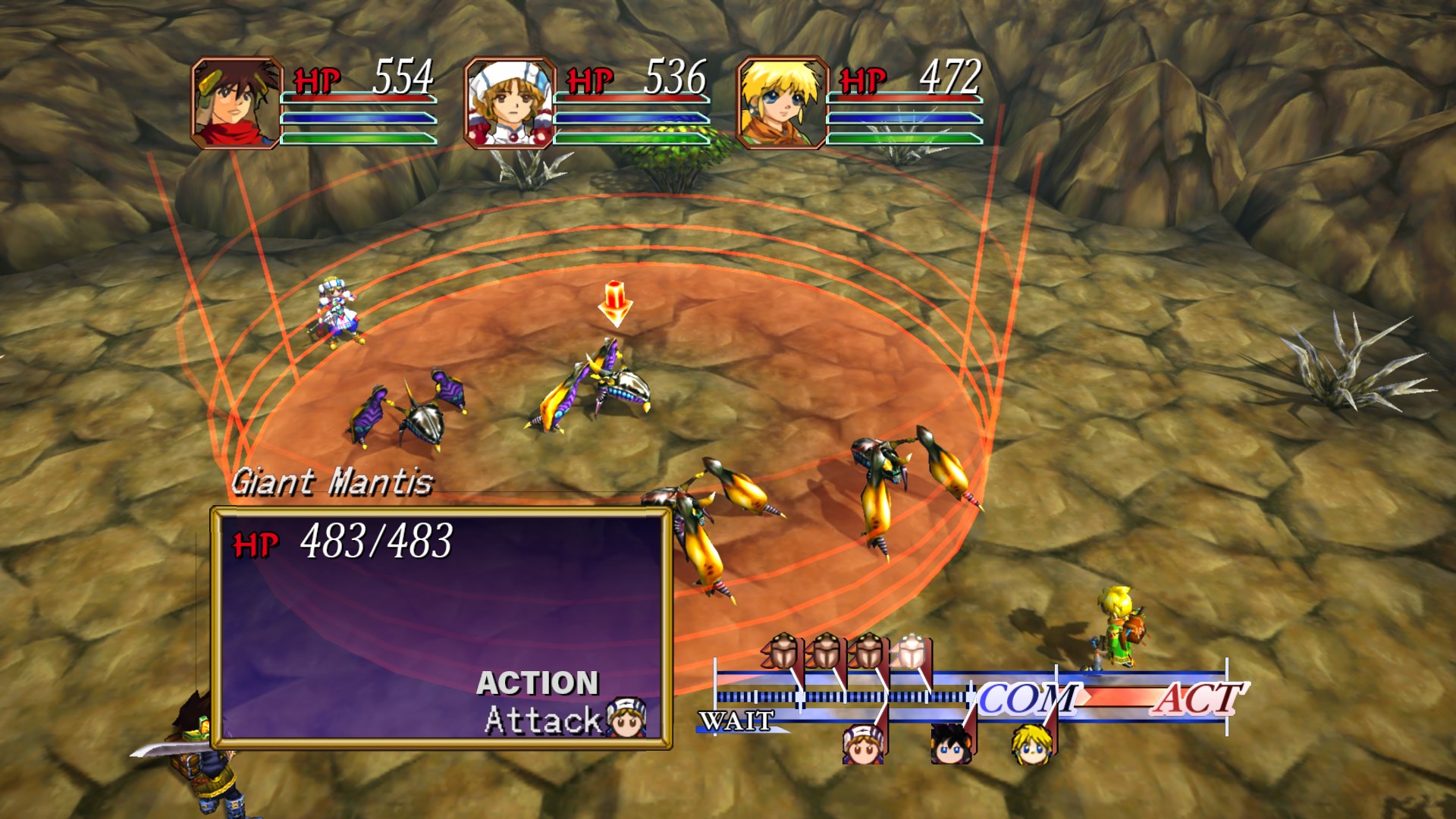Select Justin's portrait in the top status bar
This screenshot has width=1456, height=819.
[x=237, y=101]
